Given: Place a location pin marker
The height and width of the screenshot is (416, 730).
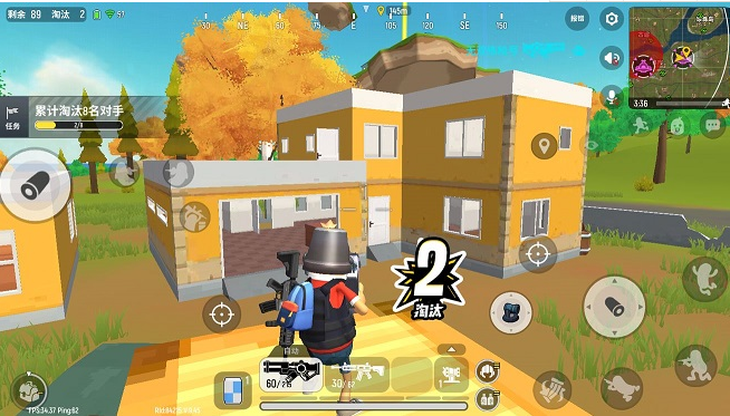Looking at the screenshot, I should click(544, 146).
